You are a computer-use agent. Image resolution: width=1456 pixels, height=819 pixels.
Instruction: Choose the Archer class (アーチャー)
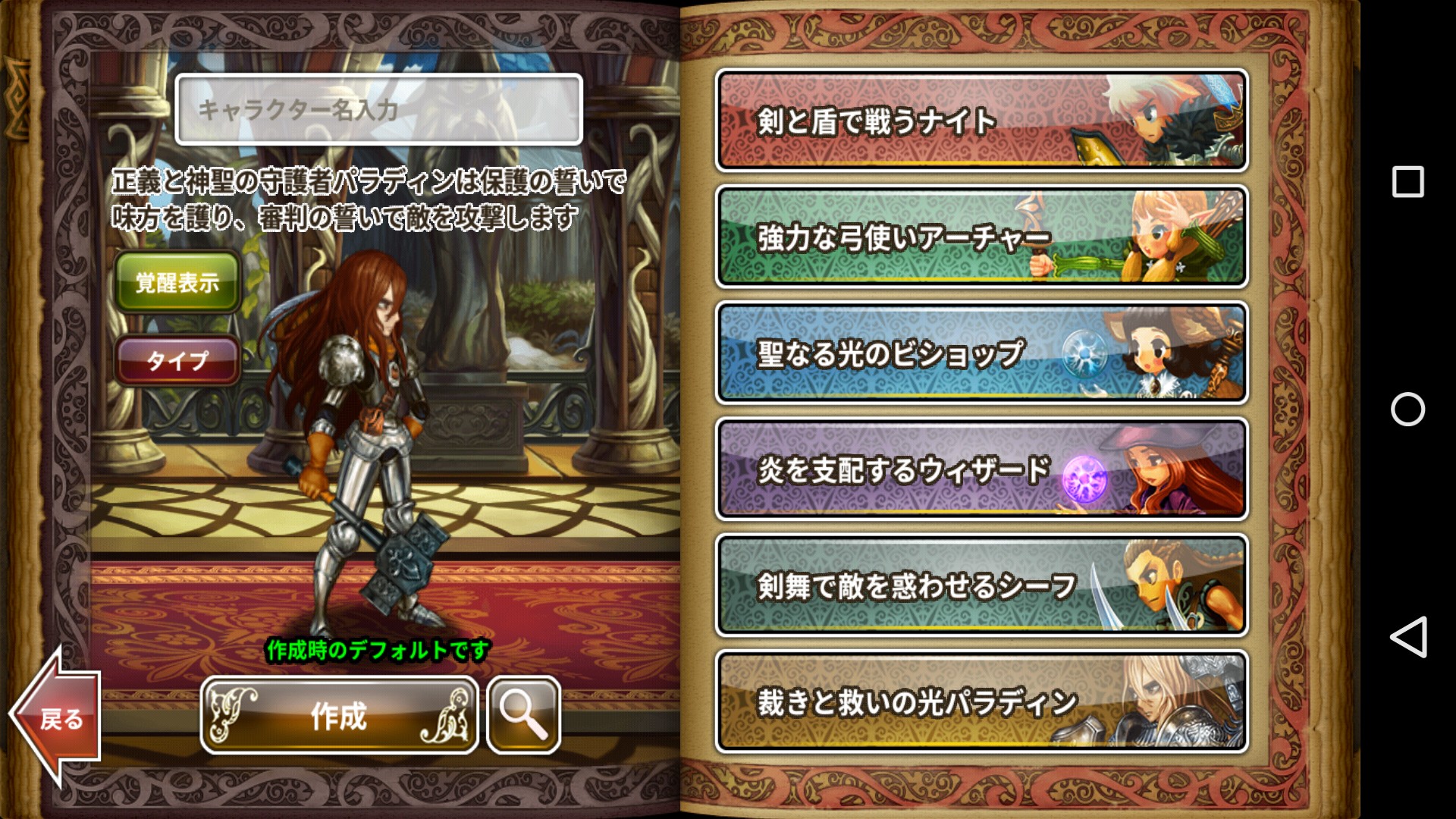[981, 237]
